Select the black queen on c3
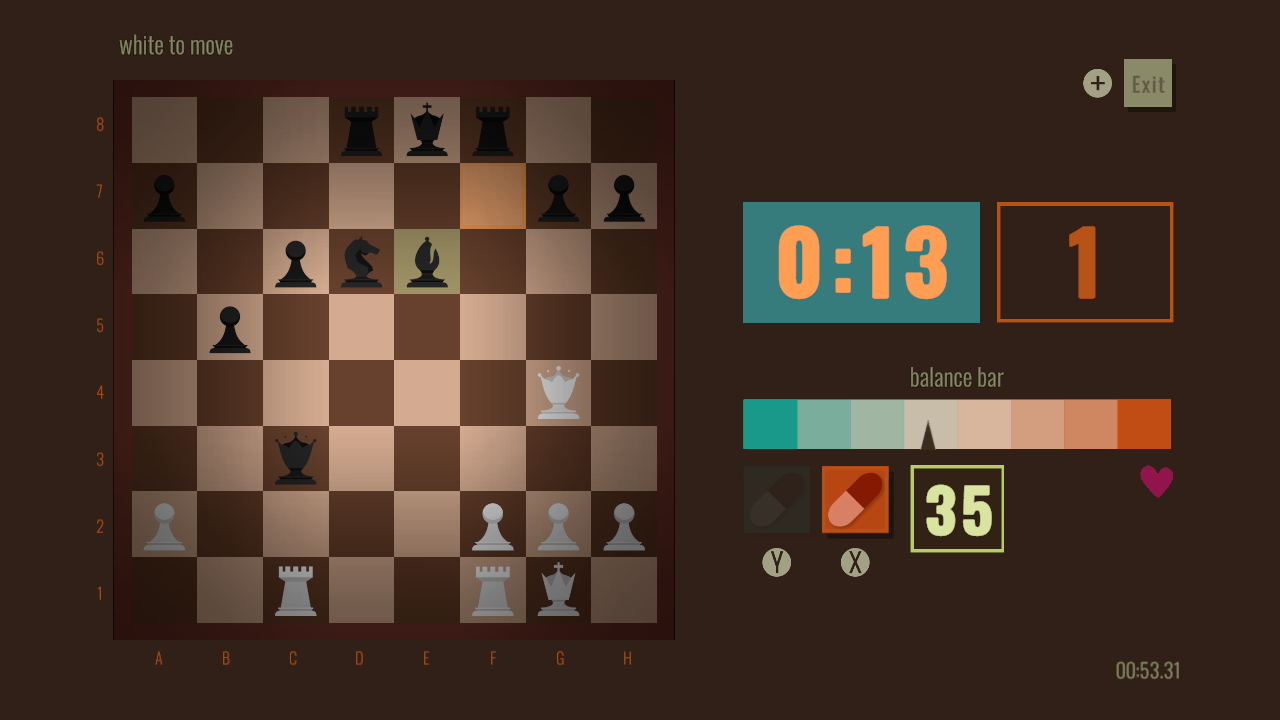This screenshot has height=720, width=1280. 293,459
